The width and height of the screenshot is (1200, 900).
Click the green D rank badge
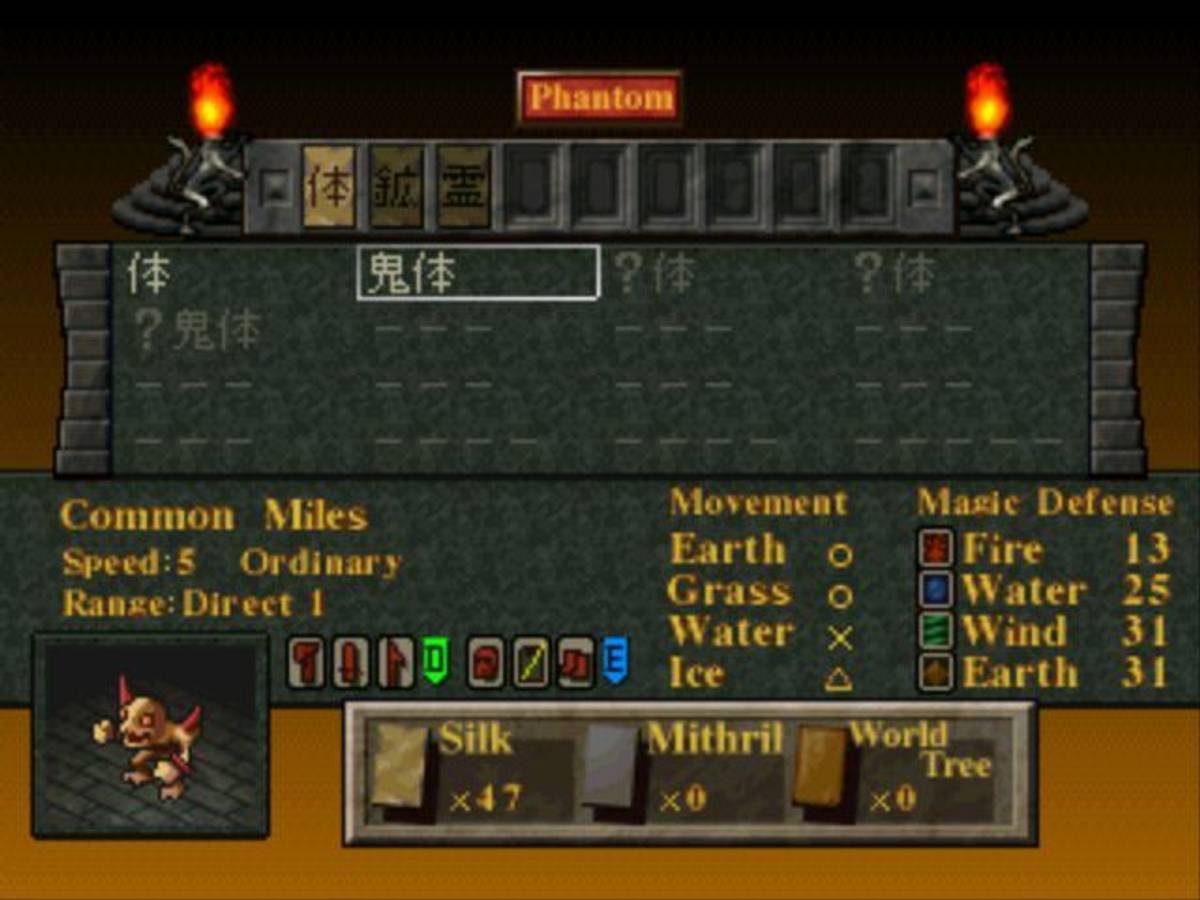coord(435,661)
